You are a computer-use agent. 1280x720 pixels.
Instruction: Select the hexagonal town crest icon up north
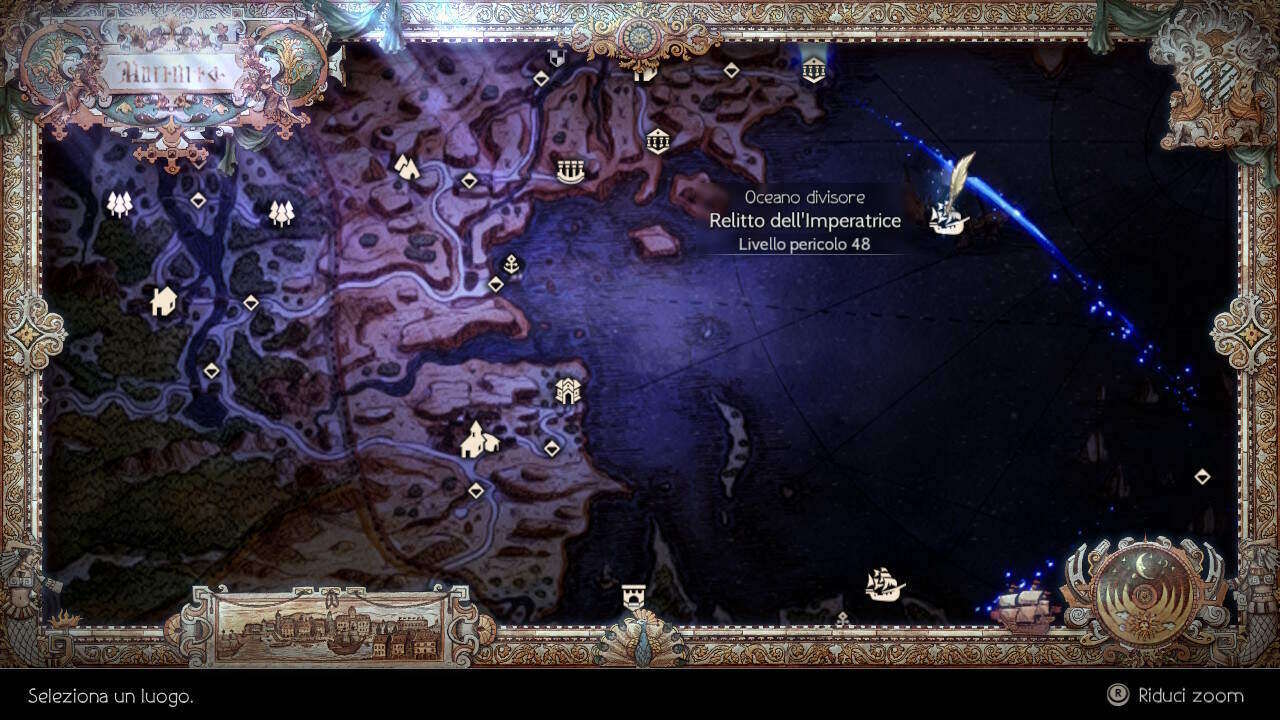[x=658, y=140]
